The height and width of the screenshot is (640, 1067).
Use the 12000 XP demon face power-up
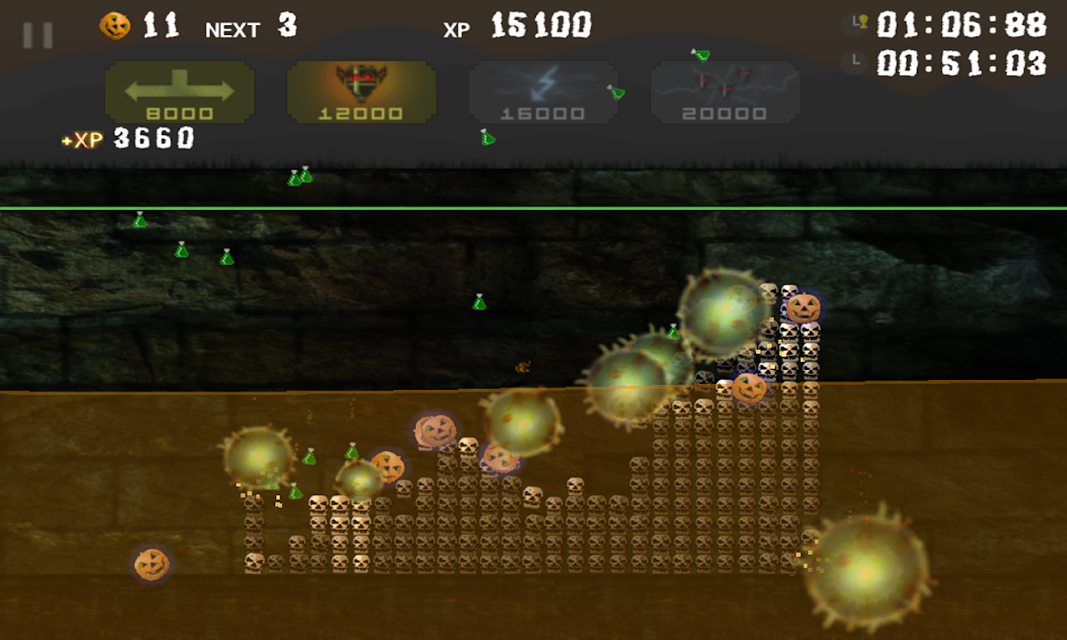[x=361, y=93]
